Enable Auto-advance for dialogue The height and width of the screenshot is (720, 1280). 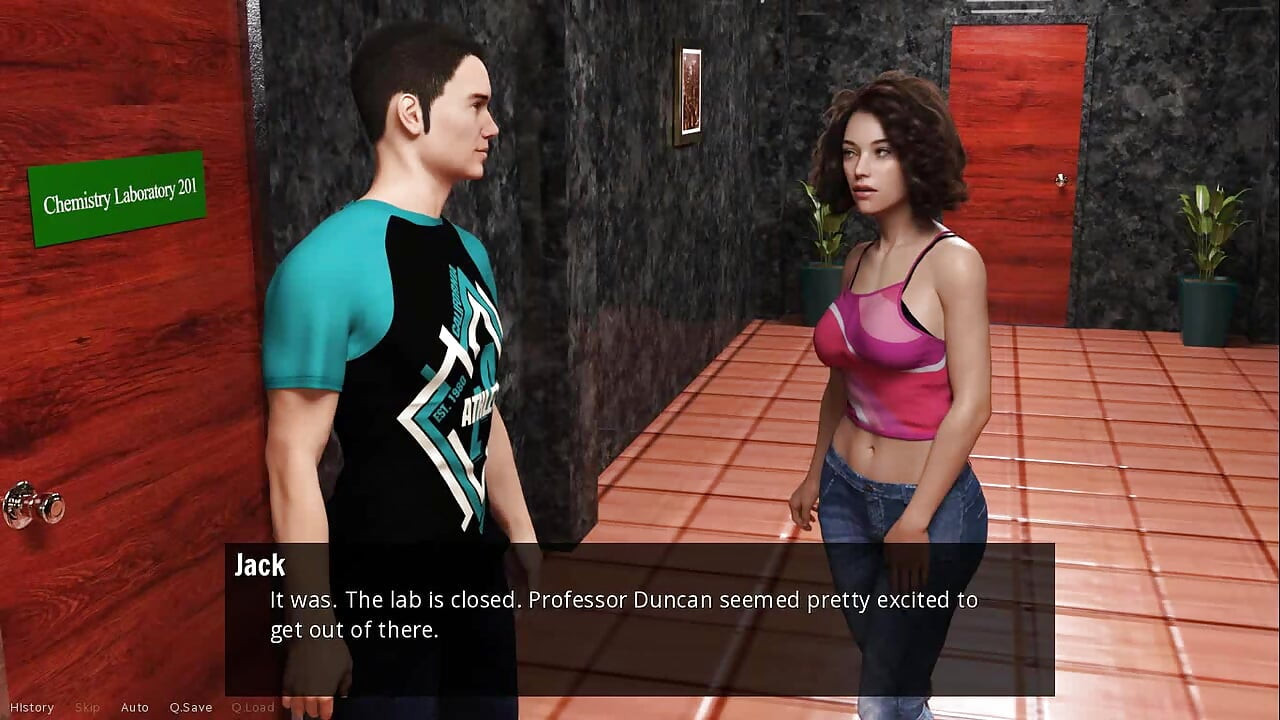pos(135,707)
